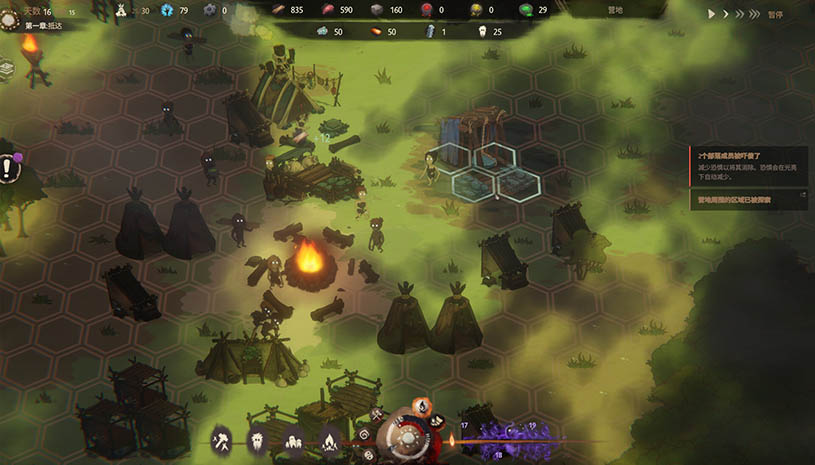Screen dimensions: 815x465
Task: Click the 营地 camp label in top bar
Action: 615,10
